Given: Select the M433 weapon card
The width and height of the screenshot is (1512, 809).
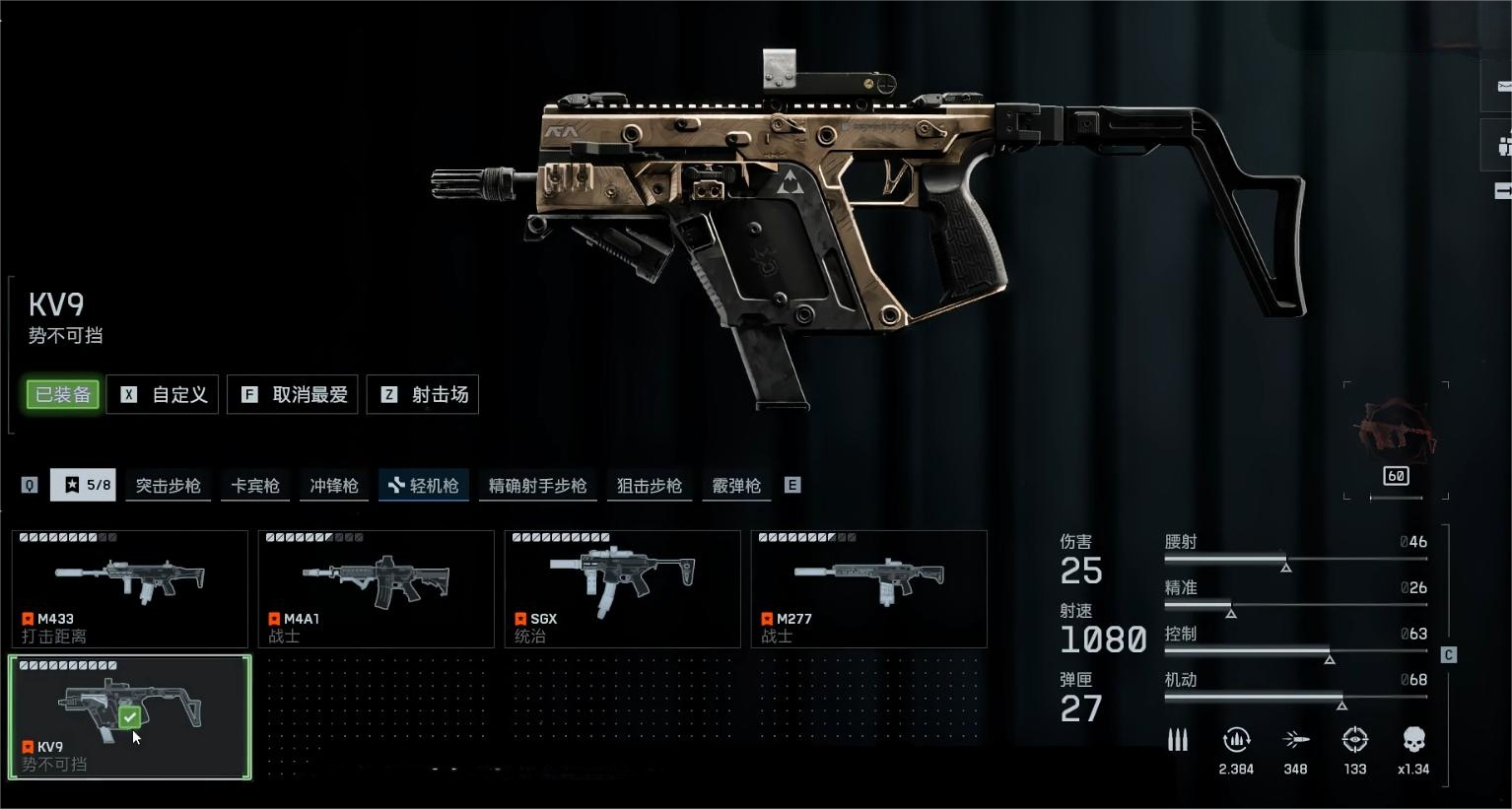Looking at the screenshot, I should (x=130, y=588).
